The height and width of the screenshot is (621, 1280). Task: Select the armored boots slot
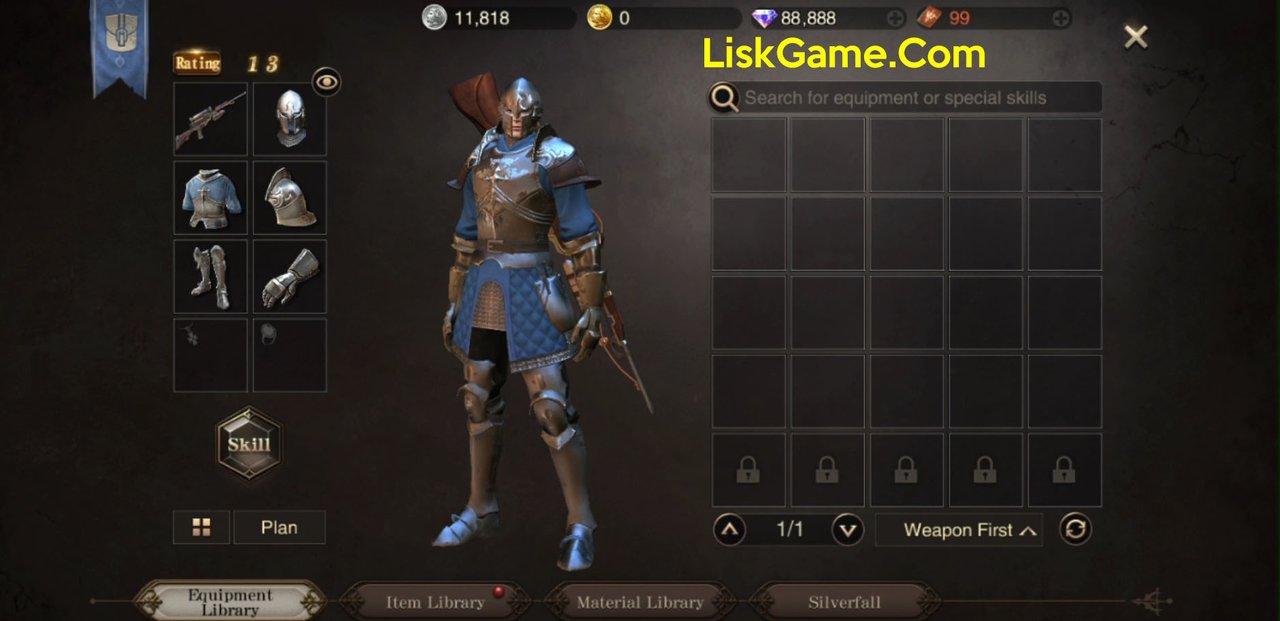(x=210, y=276)
